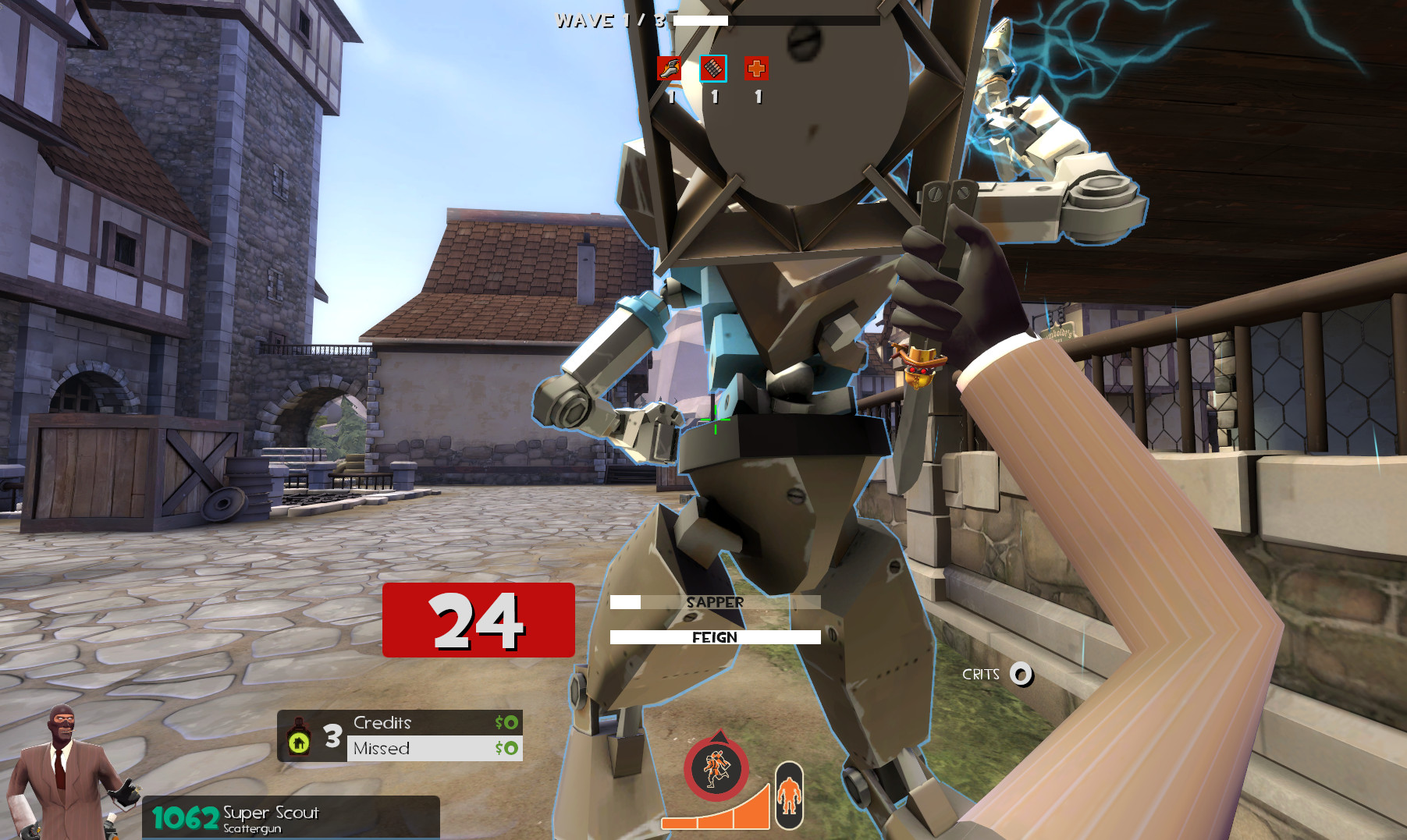Click the return-to-base canteen icon beside Credits

click(x=300, y=735)
